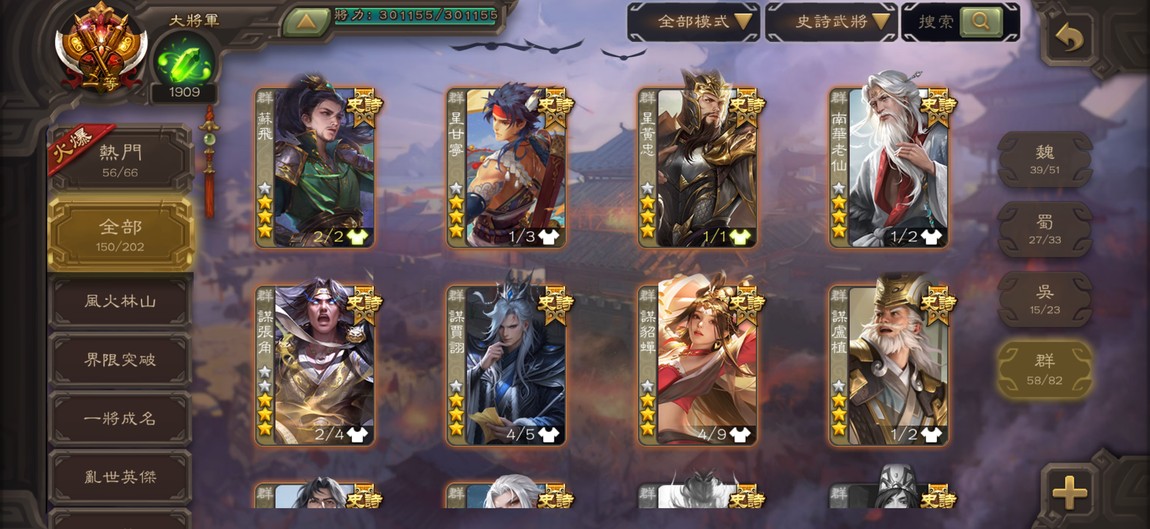1150x529 pixels.
Task: Open the 史詩武將 dropdown filter
Action: [x=830, y=21]
